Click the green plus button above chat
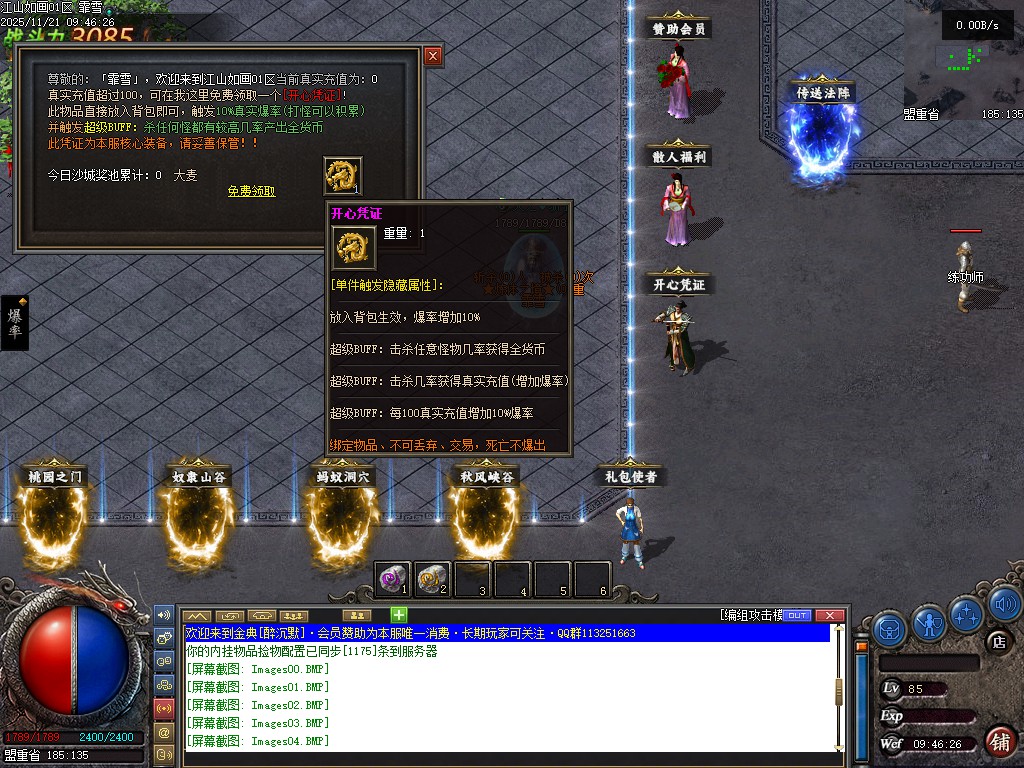Image resolution: width=1024 pixels, height=768 pixels. (x=398, y=614)
